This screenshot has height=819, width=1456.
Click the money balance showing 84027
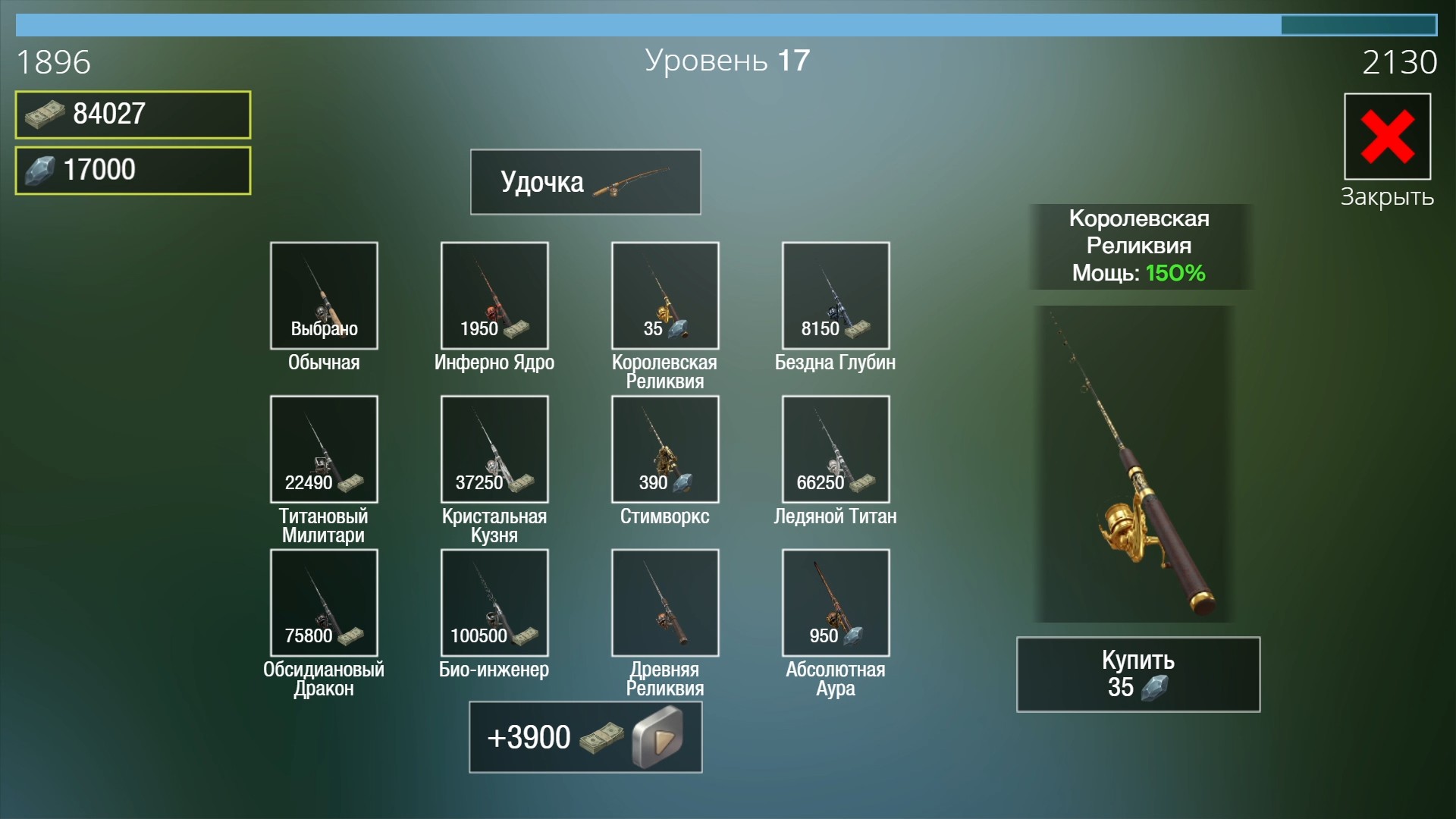tap(132, 115)
